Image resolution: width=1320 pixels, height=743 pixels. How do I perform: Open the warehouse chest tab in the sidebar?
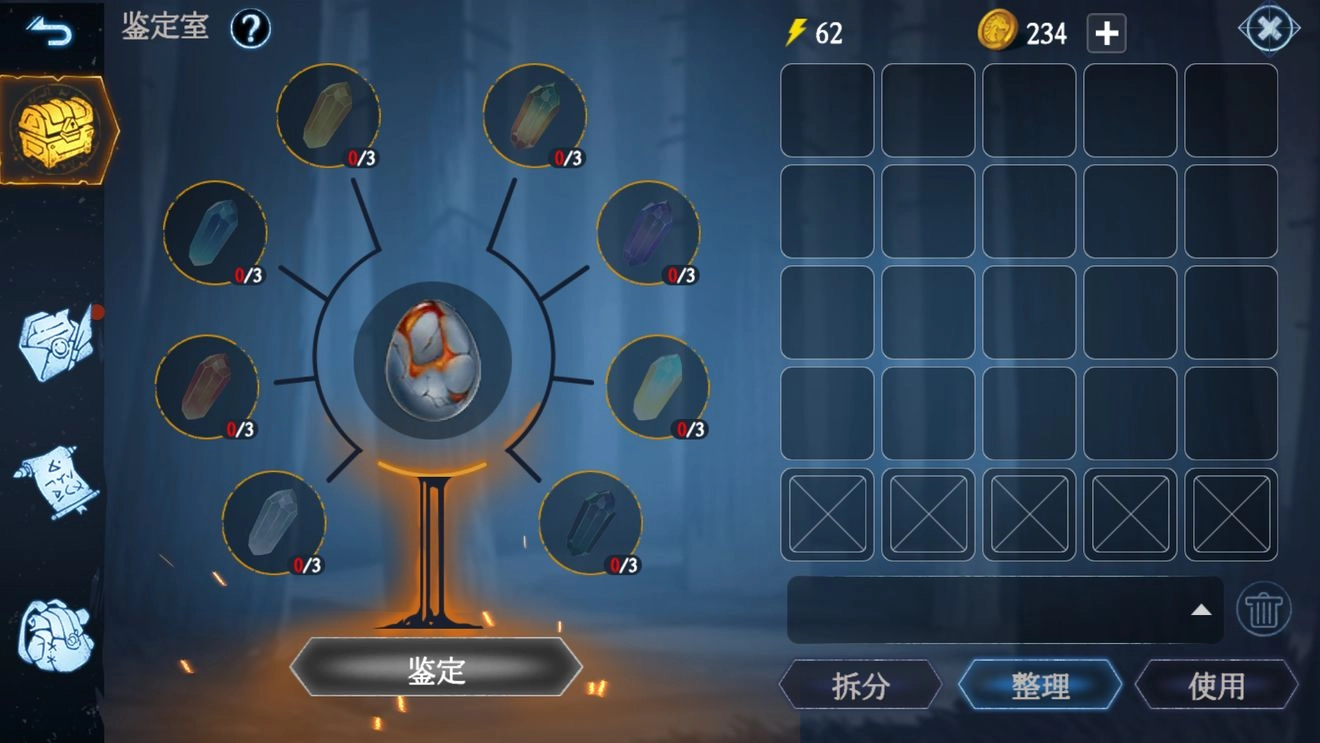click(55, 130)
